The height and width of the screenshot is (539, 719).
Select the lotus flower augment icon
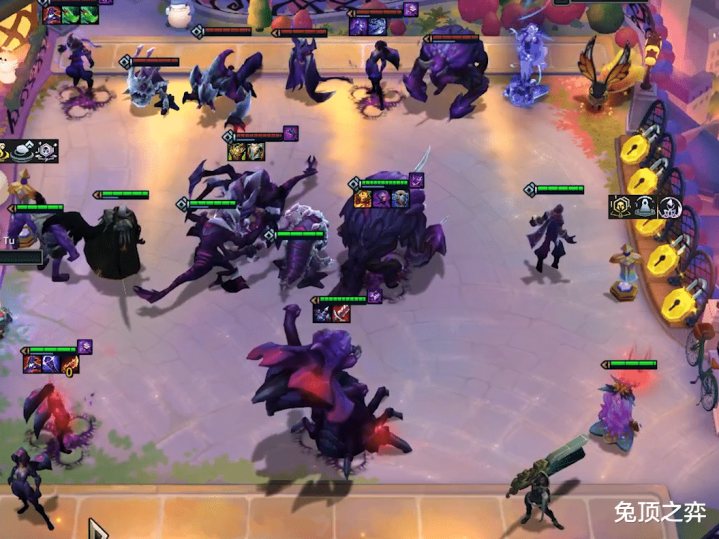[x=669, y=207]
